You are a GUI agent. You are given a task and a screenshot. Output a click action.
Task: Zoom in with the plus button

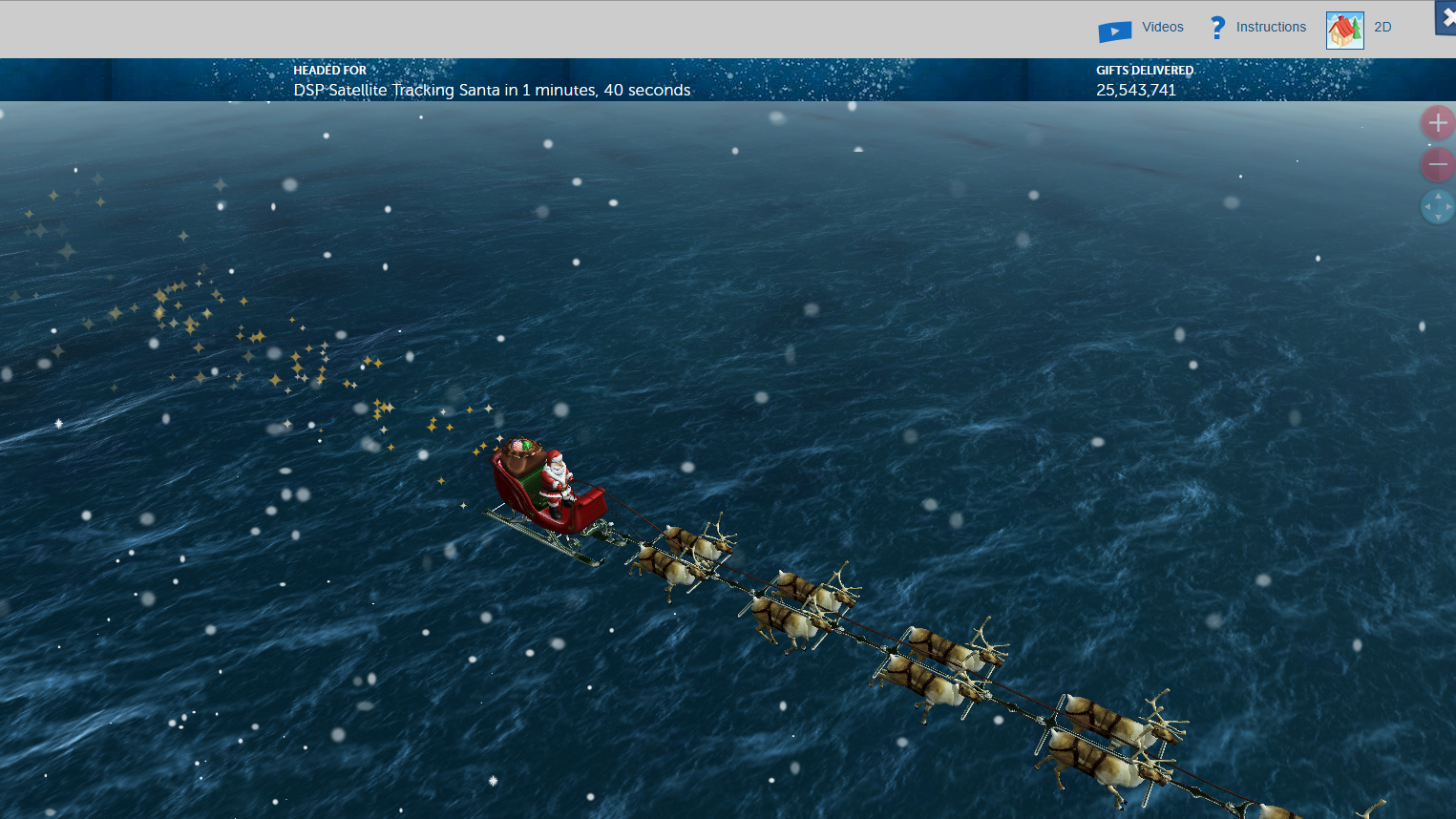point(1437,122)
